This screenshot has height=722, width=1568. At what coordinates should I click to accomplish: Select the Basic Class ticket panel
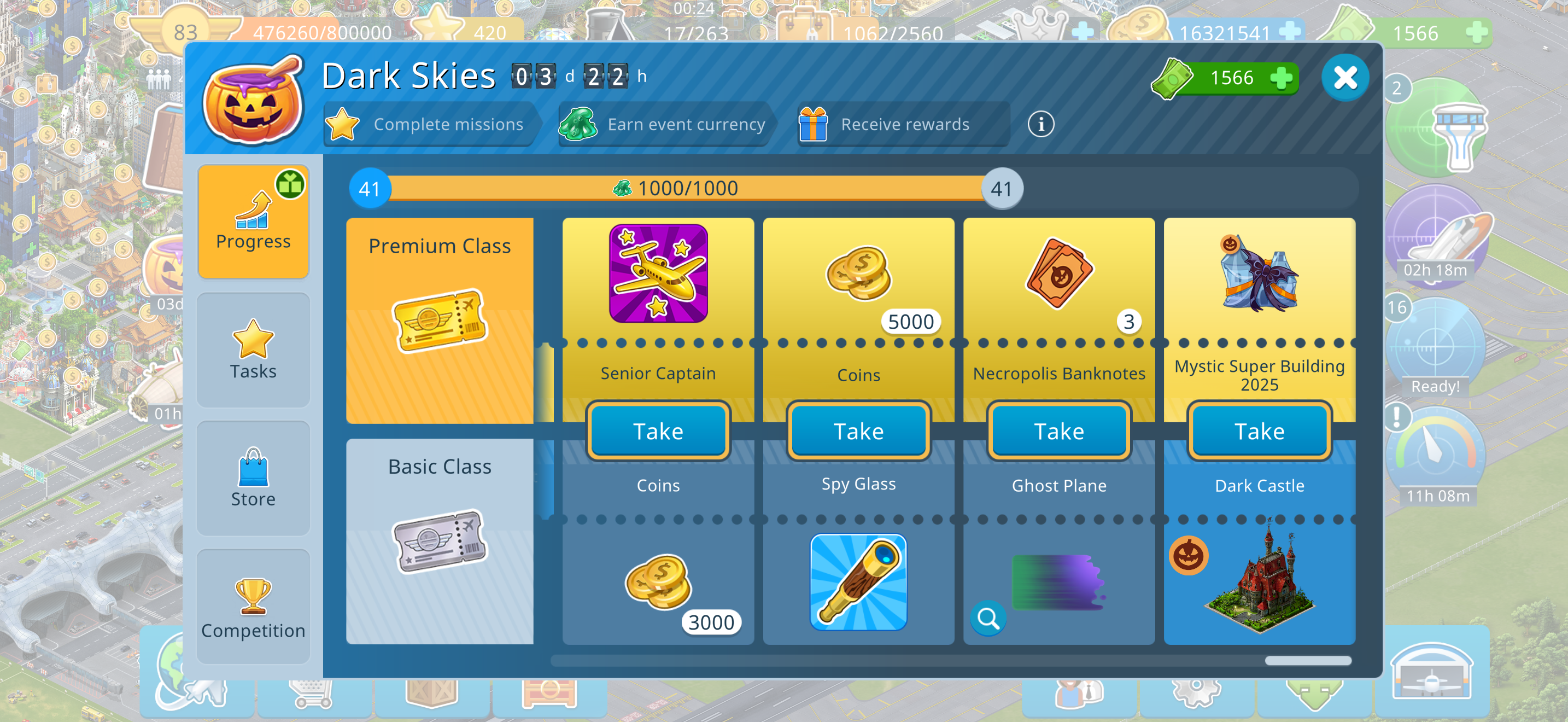click(440, 540)
